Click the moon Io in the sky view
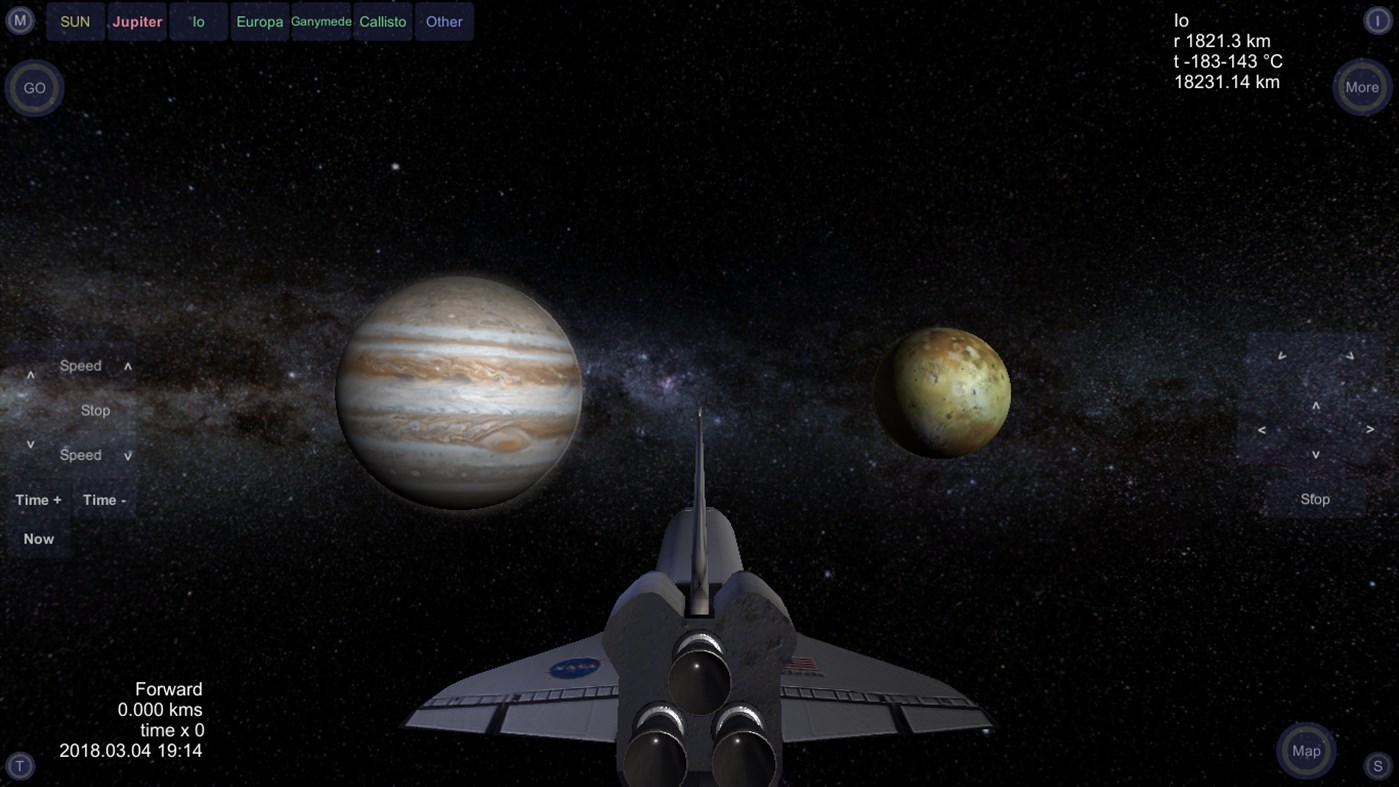Image resolution: width=1399 pixels, height=787 pixels. coord(945,390)
